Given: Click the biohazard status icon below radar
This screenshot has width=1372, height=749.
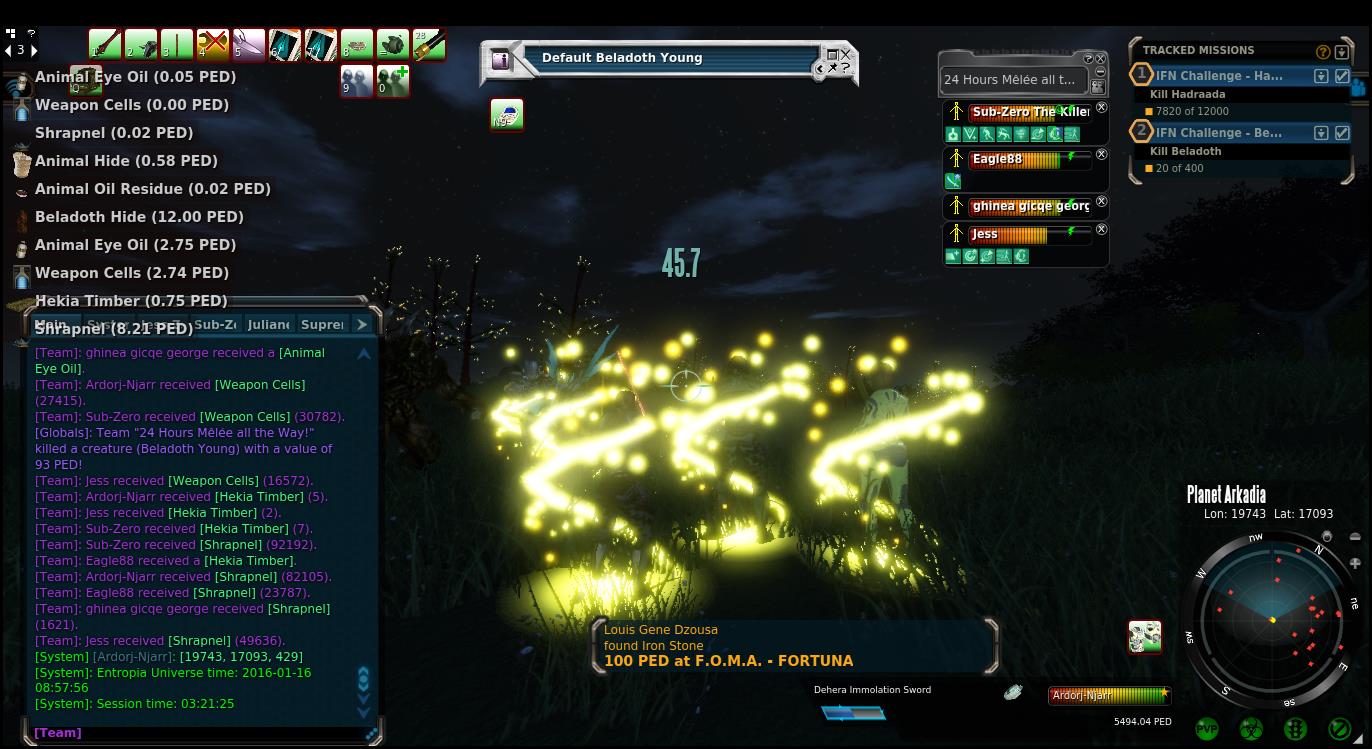Looking at the screenshot, I should coord(1251,729).
